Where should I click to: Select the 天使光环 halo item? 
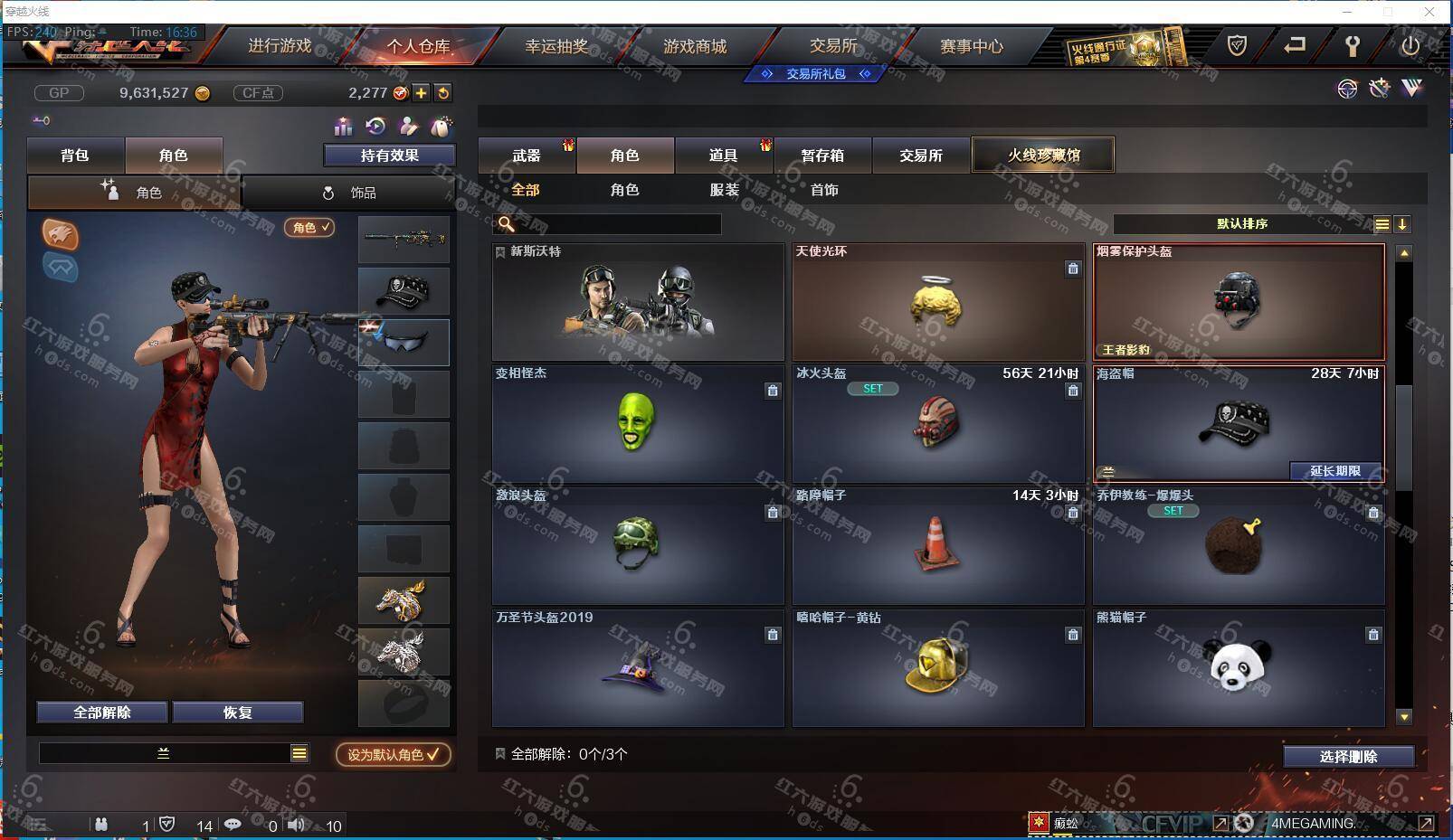click(938, 303)
